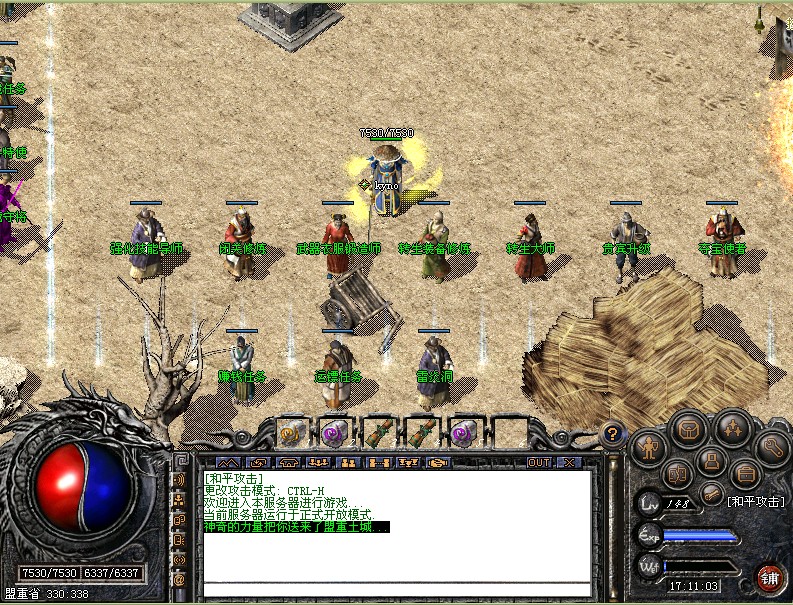
Task: Open the skills button with four sparkles
Action: point(730,430)
